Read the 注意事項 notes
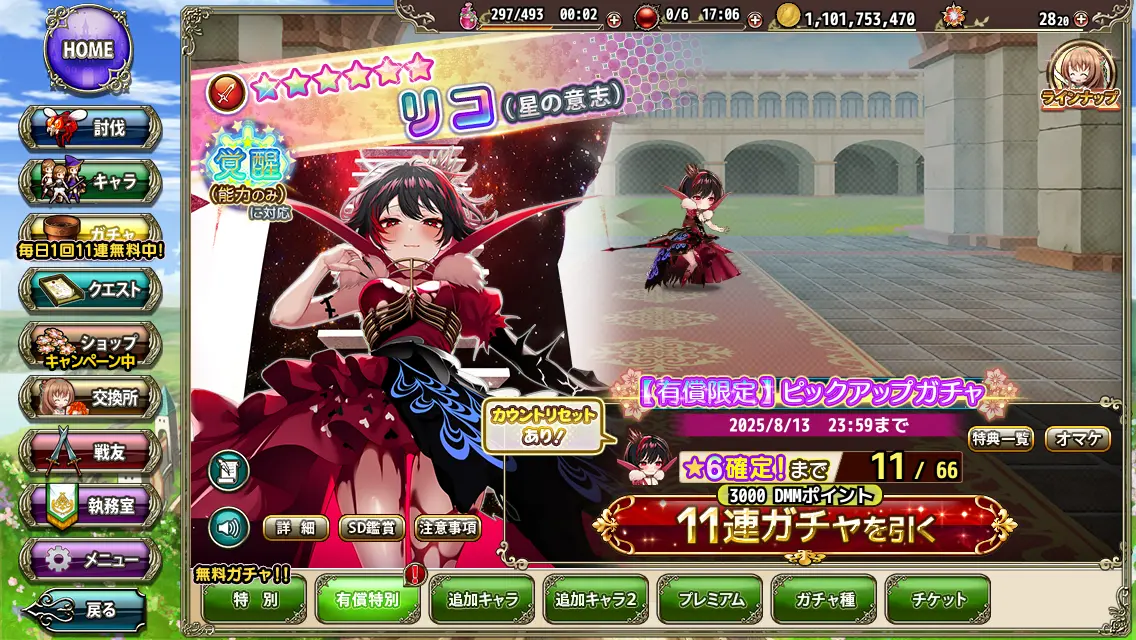1136x640 pixels. [x=447, y=527]
